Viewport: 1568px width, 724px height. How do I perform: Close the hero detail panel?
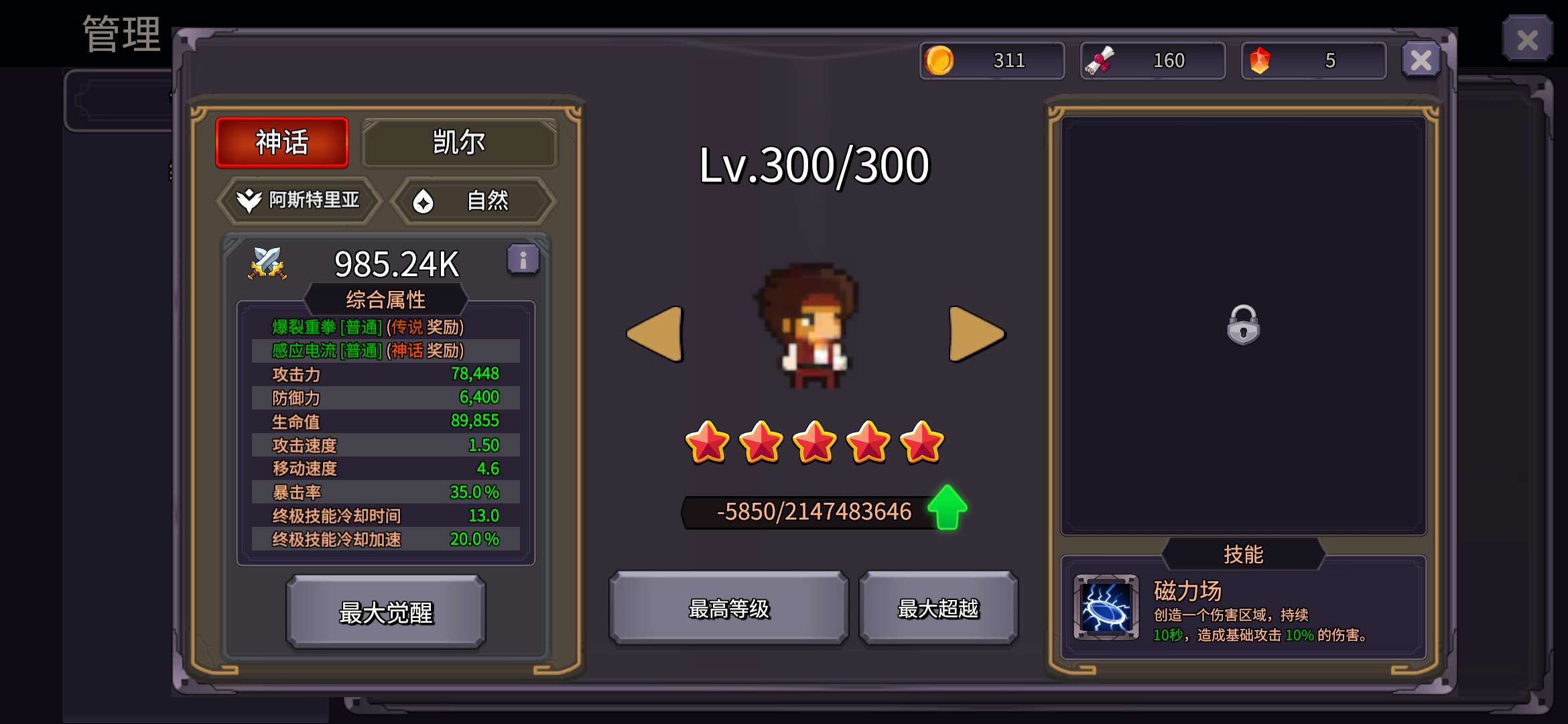[1421, 61]
